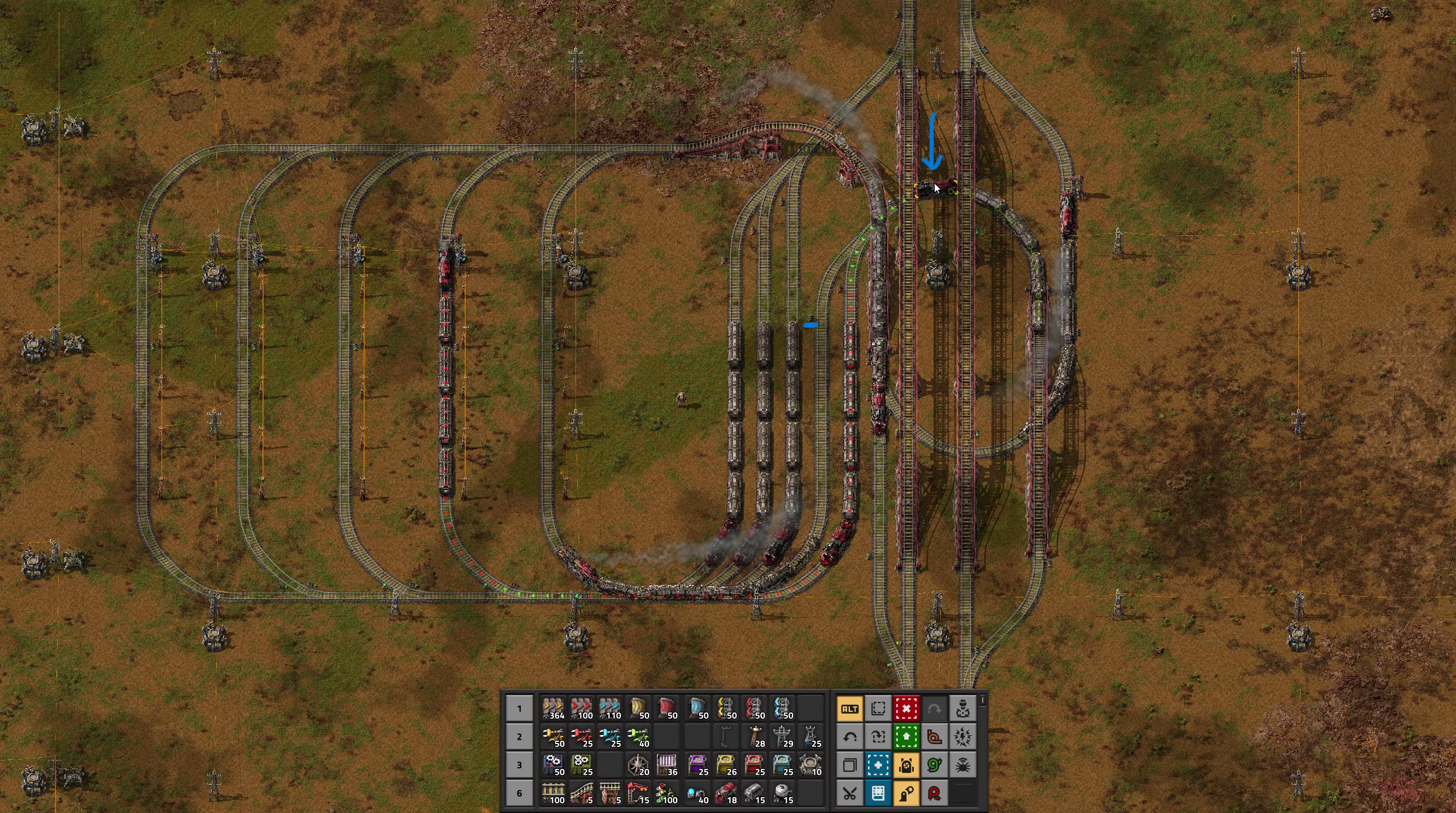This screenshot has width=1456, height=813.
Task: Choose the blue express splitter slot
Action: pyautogui.click(x=783, y=709)
